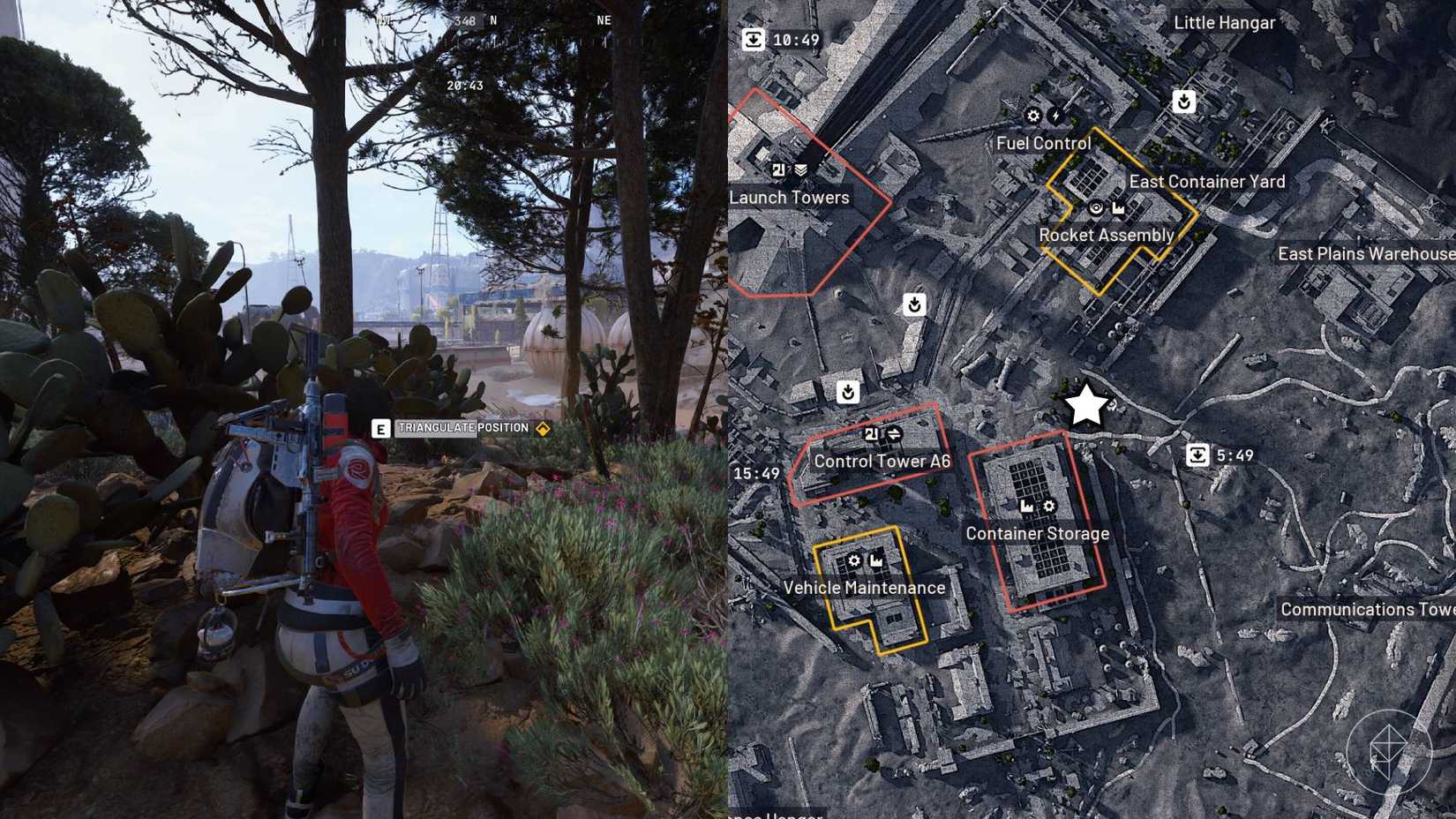Click the surveillance eye icon at Rocket Assembly
Image resolution: width=1456 pixels, height=819 pixels.
coord(1096,209)
